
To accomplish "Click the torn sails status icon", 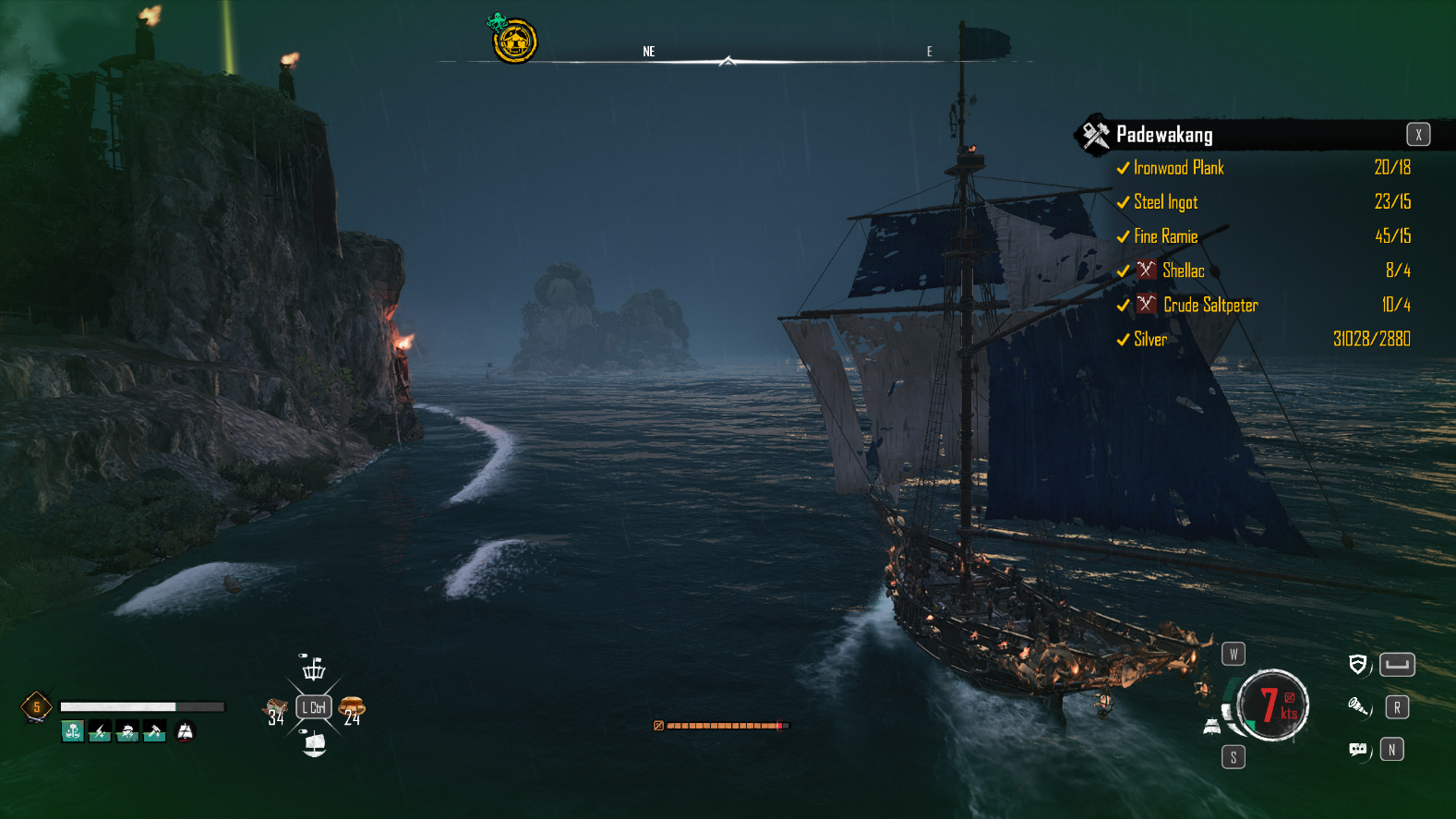I will pyautogui.click(x=186, y=731).
